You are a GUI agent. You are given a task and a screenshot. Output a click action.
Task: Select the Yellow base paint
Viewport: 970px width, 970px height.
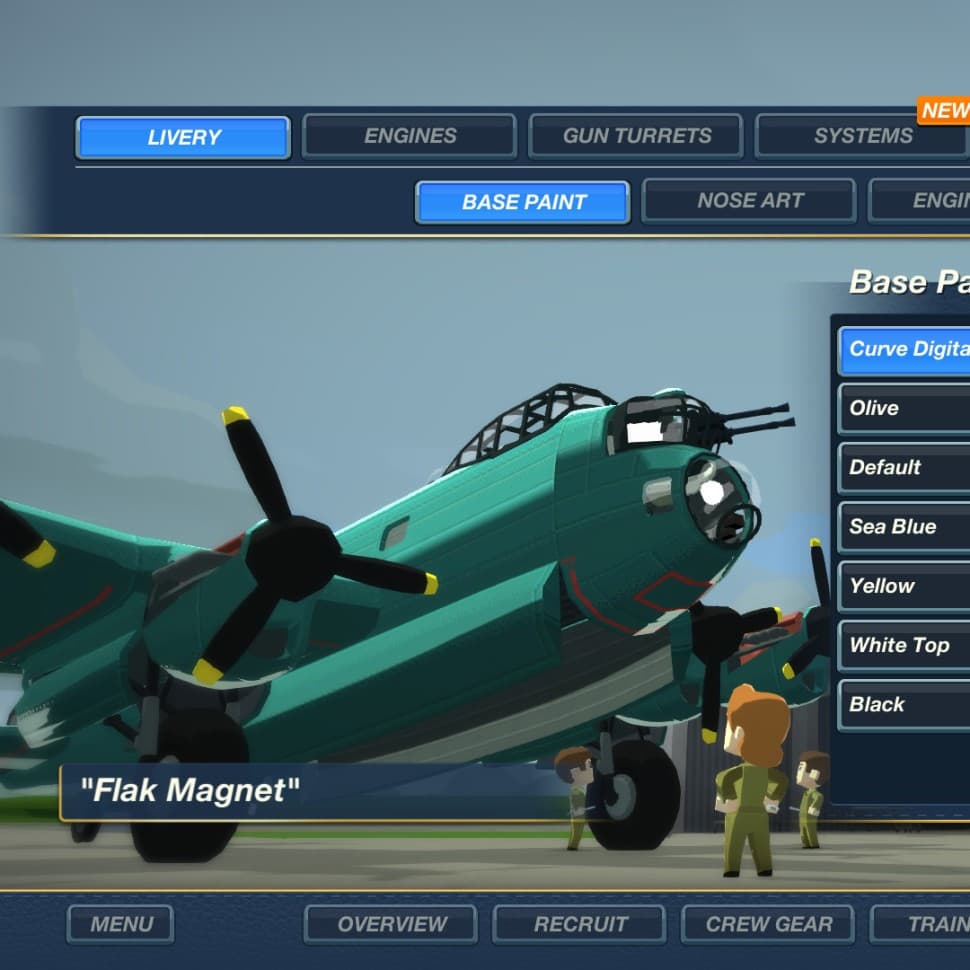pos(905,586)
